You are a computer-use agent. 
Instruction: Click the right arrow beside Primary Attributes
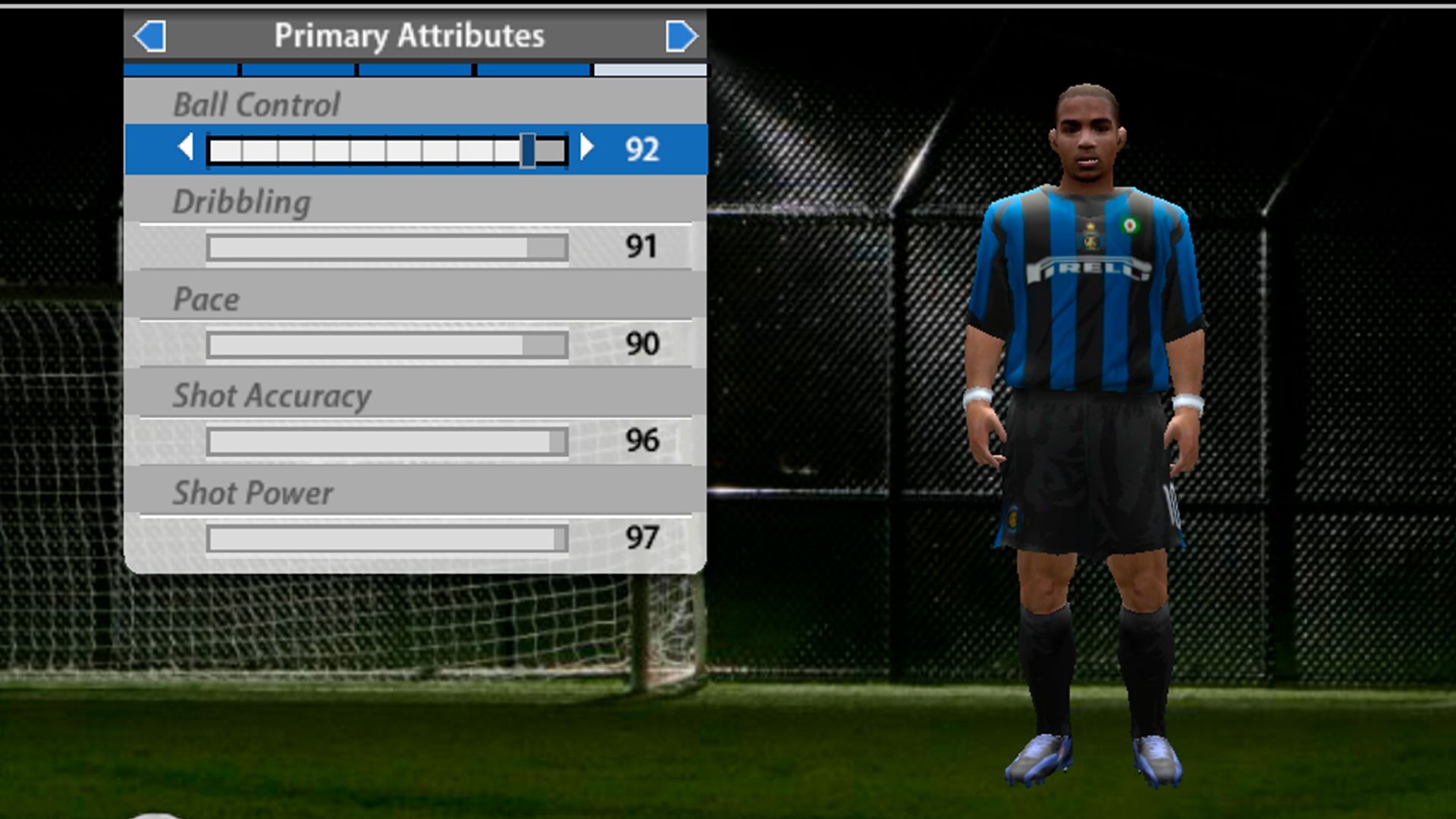point(680,35)
